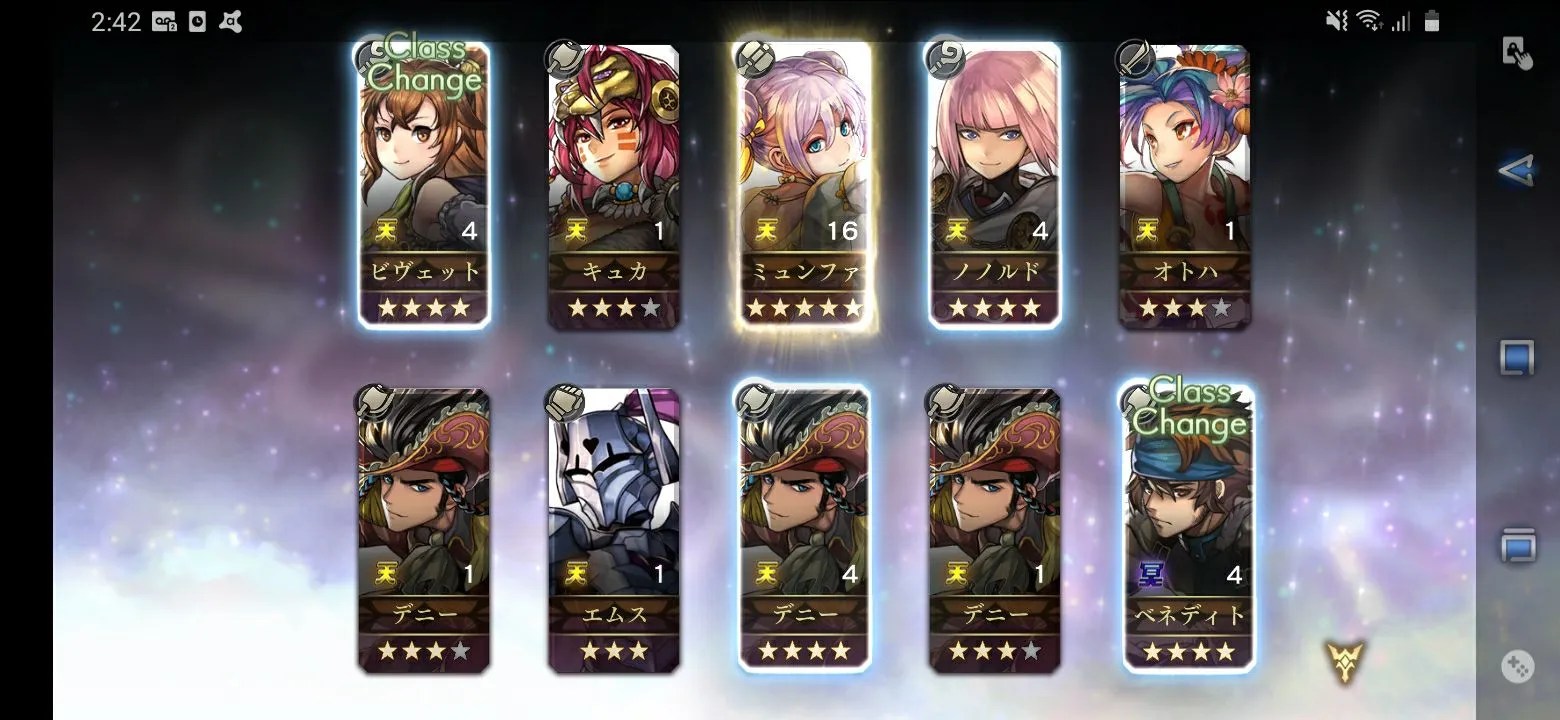The width and height of the screenshot is (1560, 720).
Task: Choose the ベネディト Class Change card
Action: pyautogui.click(x=1188, y=530)
